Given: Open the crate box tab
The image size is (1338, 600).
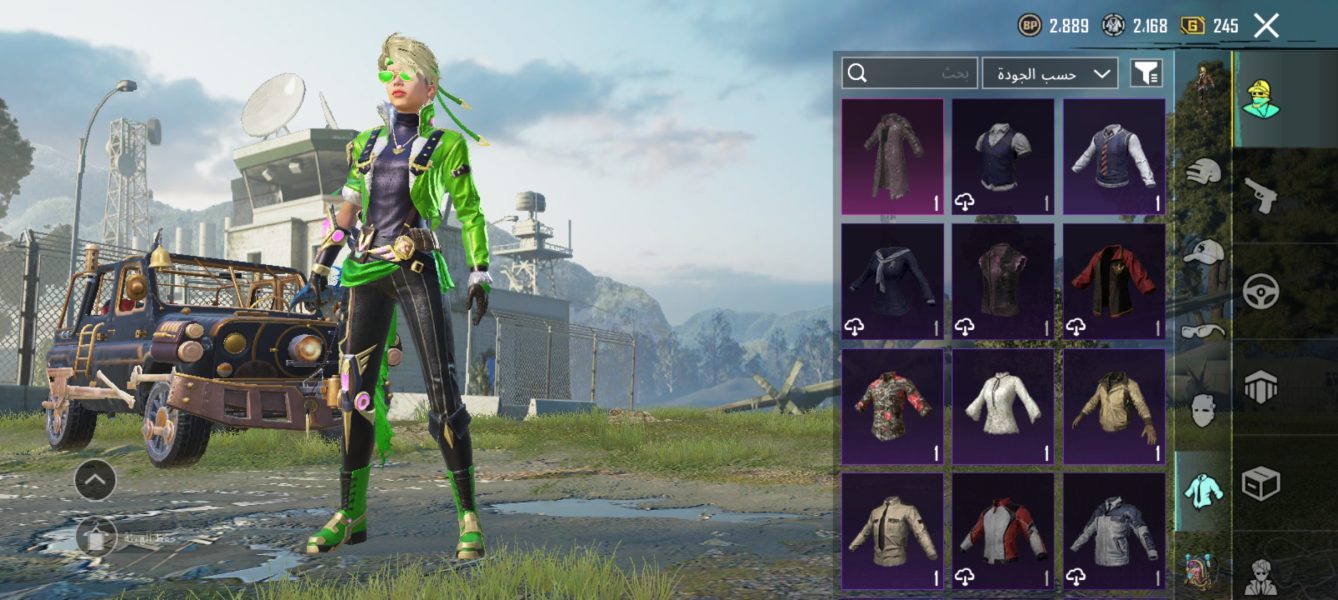Looking at the screenshot, I should point(1261,484).
